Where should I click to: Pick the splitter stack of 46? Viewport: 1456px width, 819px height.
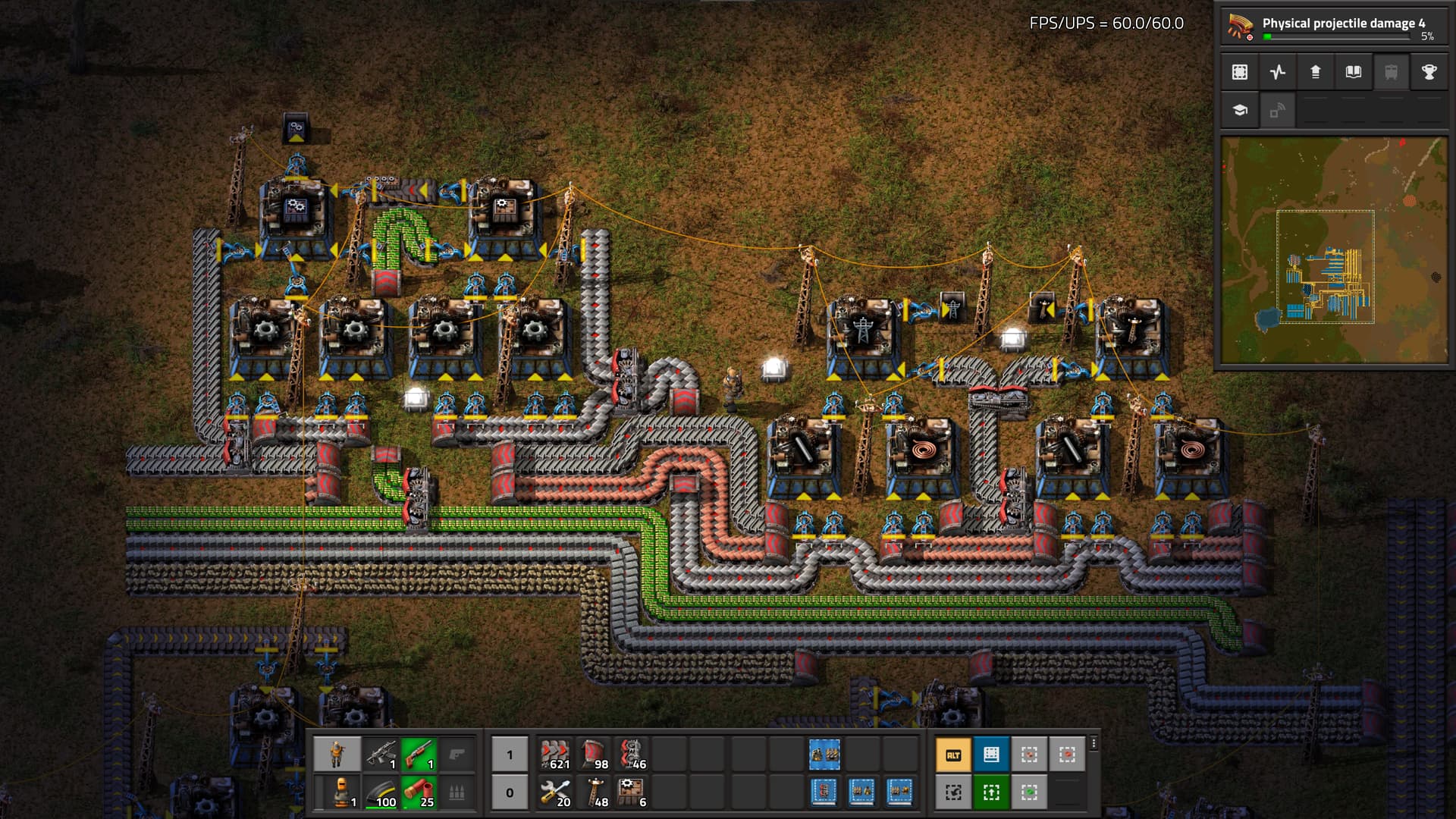tap(631, 755)
